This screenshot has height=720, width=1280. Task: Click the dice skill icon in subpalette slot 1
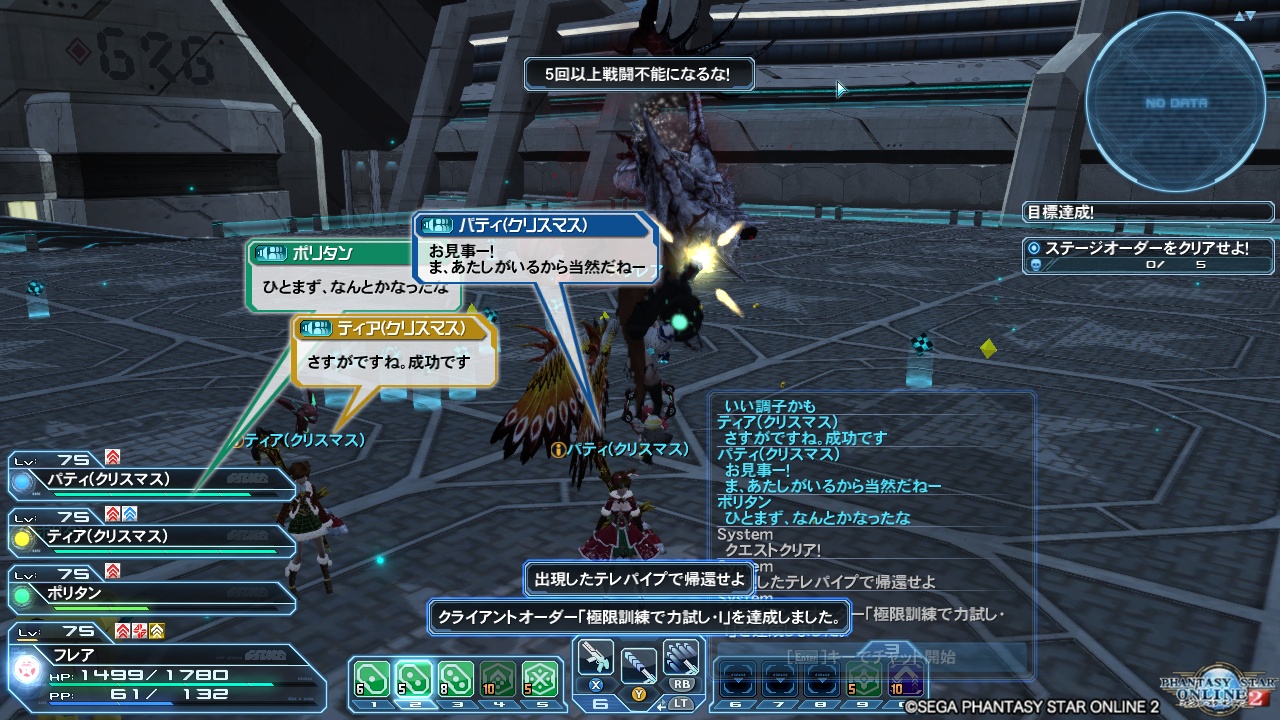372,679
